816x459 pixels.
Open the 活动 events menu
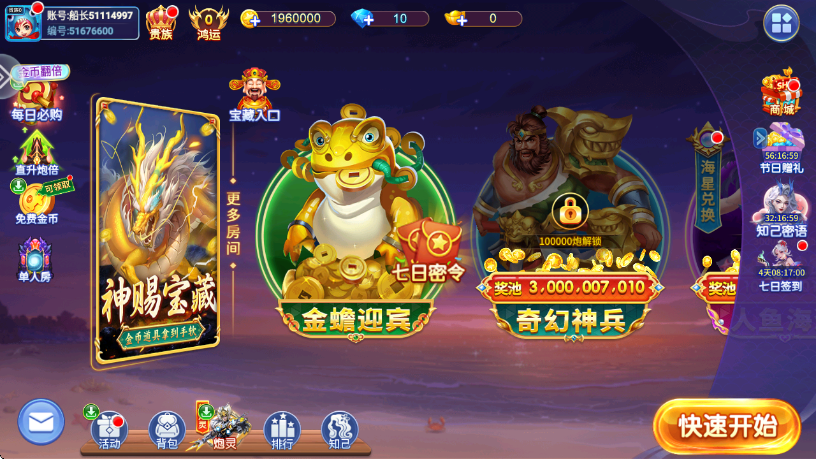tap(108, 428)
